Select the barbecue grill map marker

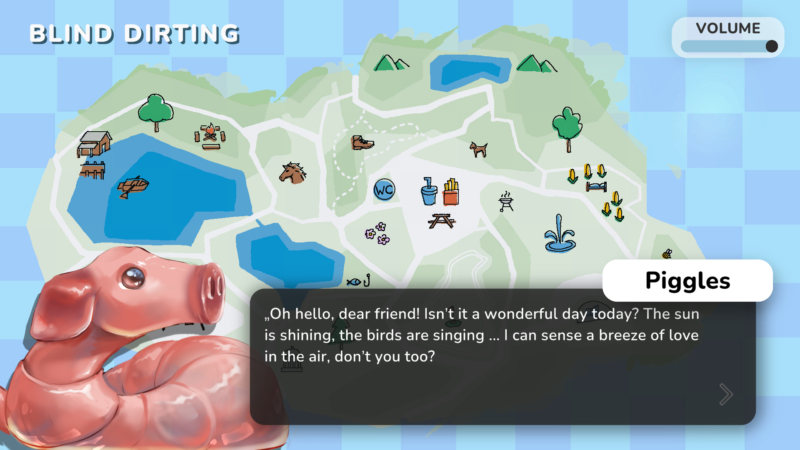coord(505,202)
